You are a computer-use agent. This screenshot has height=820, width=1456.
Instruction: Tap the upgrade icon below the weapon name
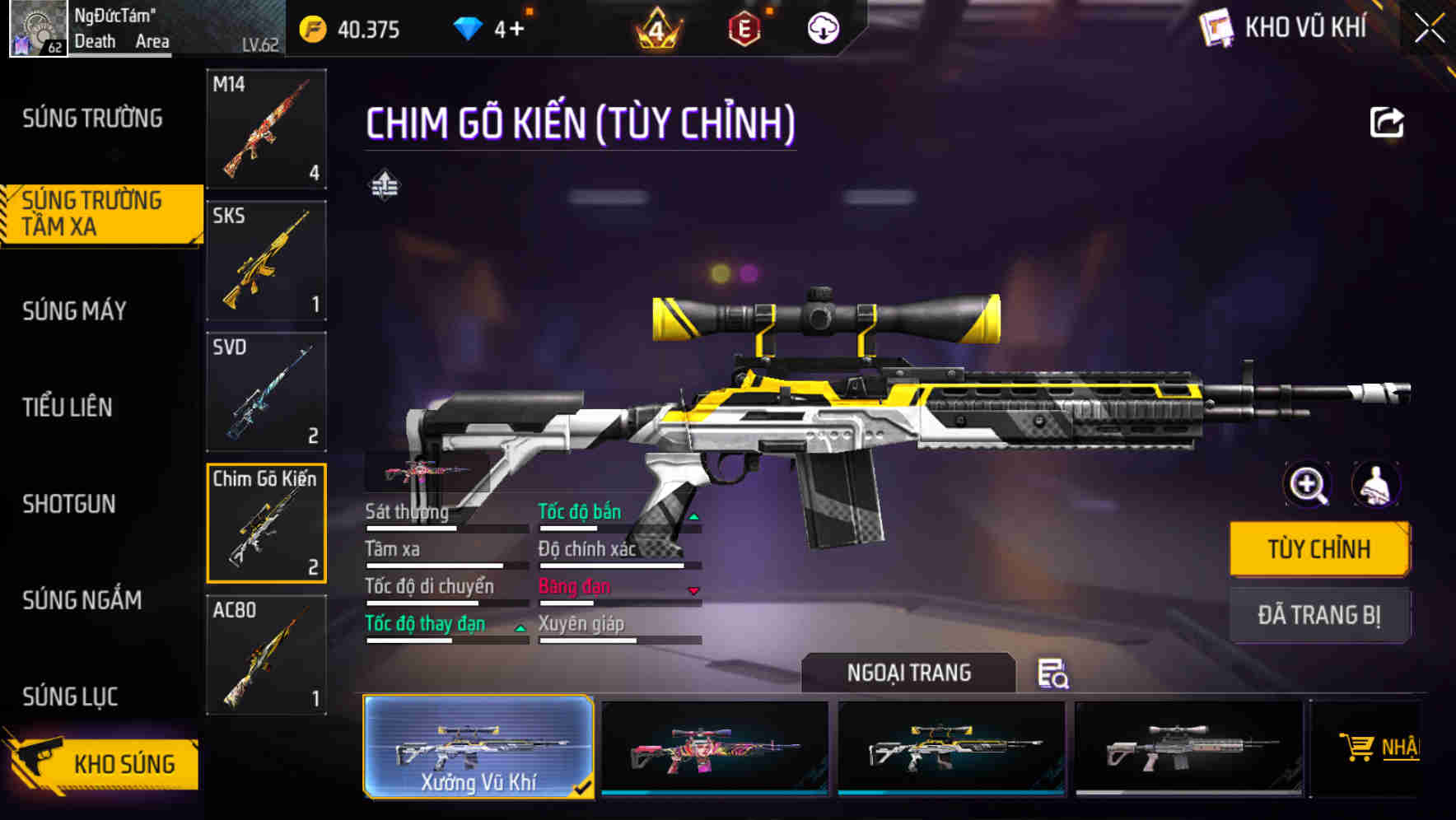(x=384, y=185)
